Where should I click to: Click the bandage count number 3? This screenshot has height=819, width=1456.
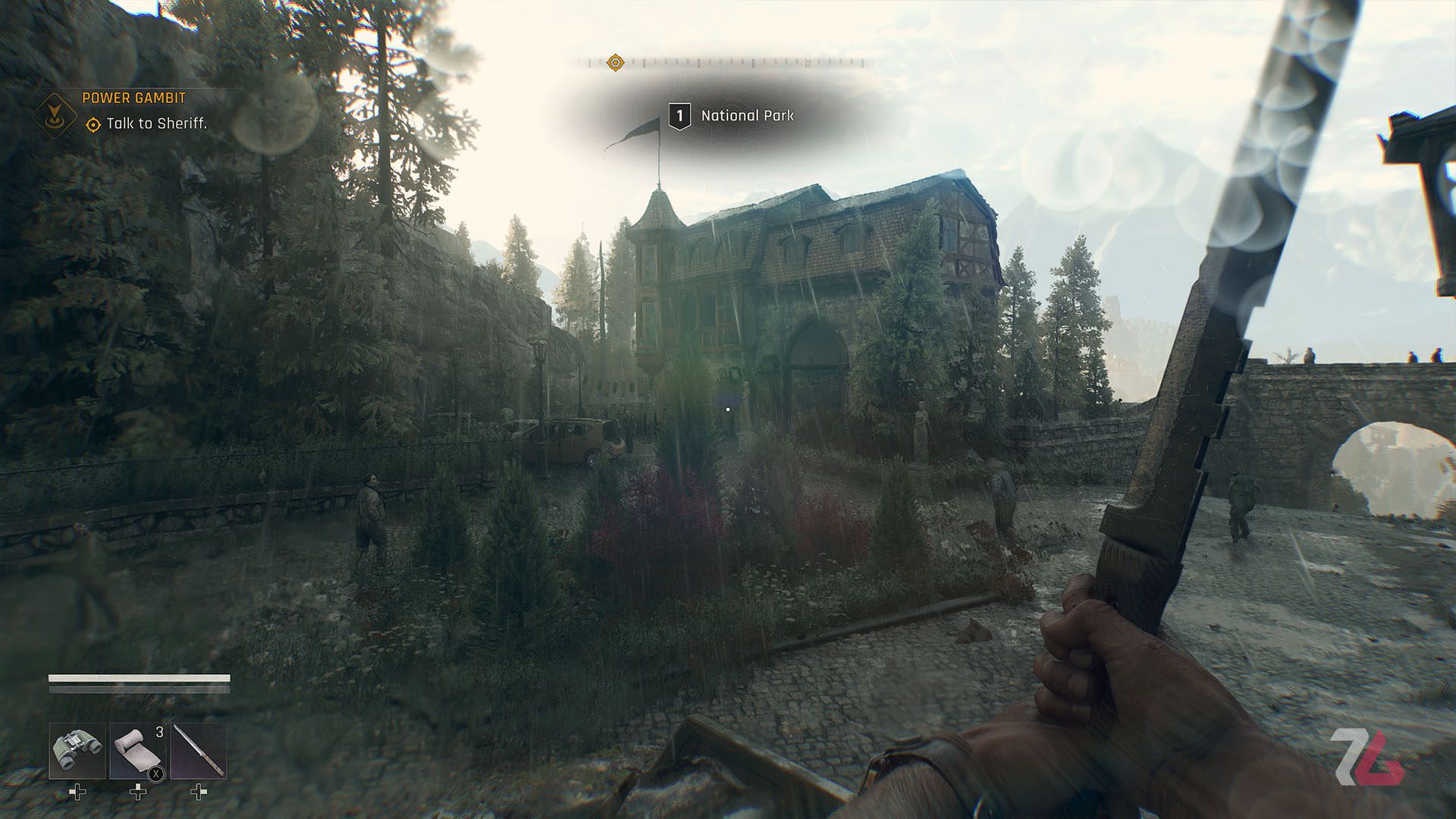(158, 731)
